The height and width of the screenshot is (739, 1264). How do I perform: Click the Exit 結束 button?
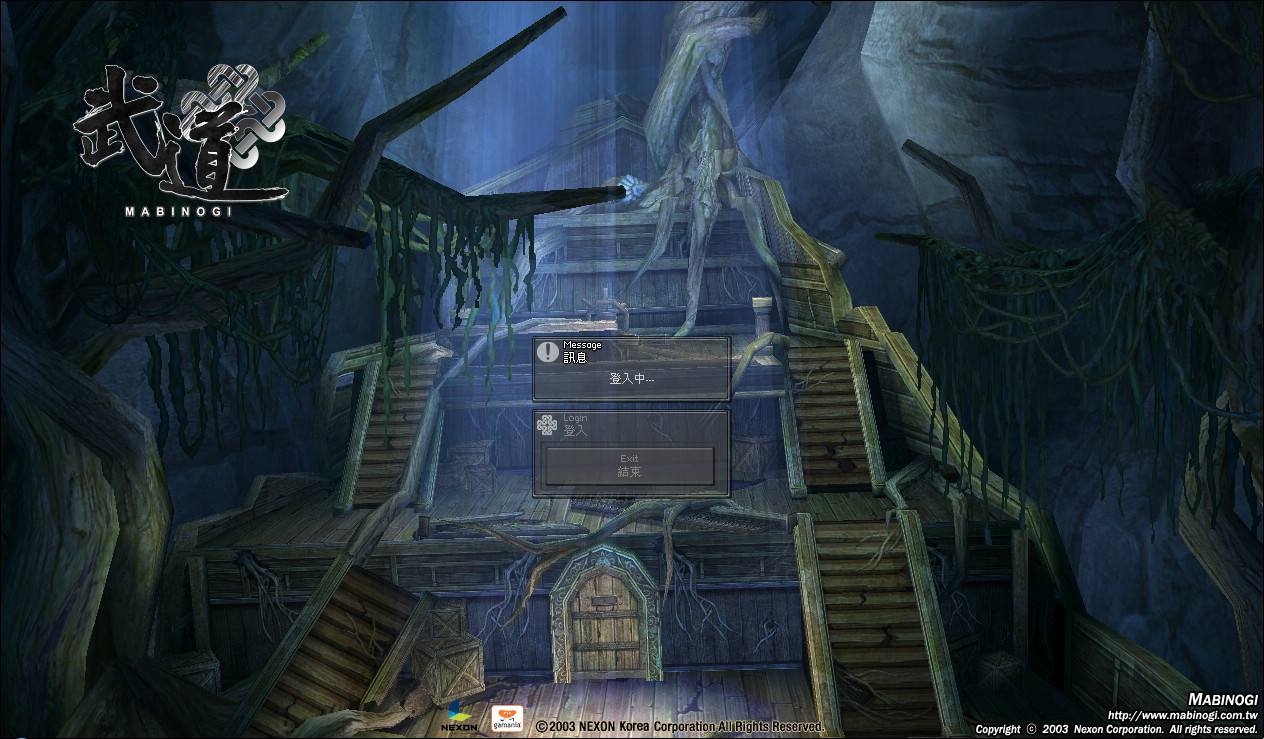(629, 466)
